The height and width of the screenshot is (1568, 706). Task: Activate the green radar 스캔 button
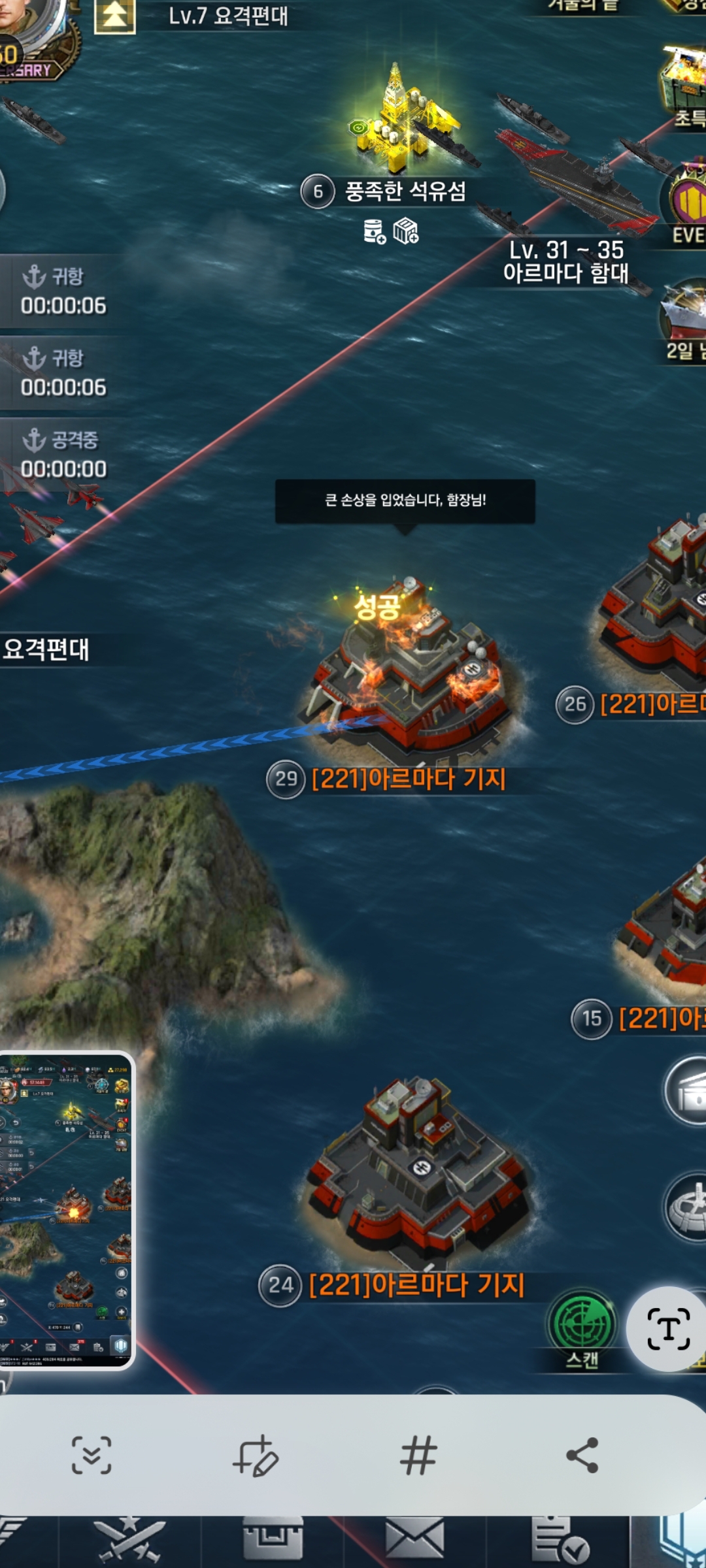coord(582,1326)
